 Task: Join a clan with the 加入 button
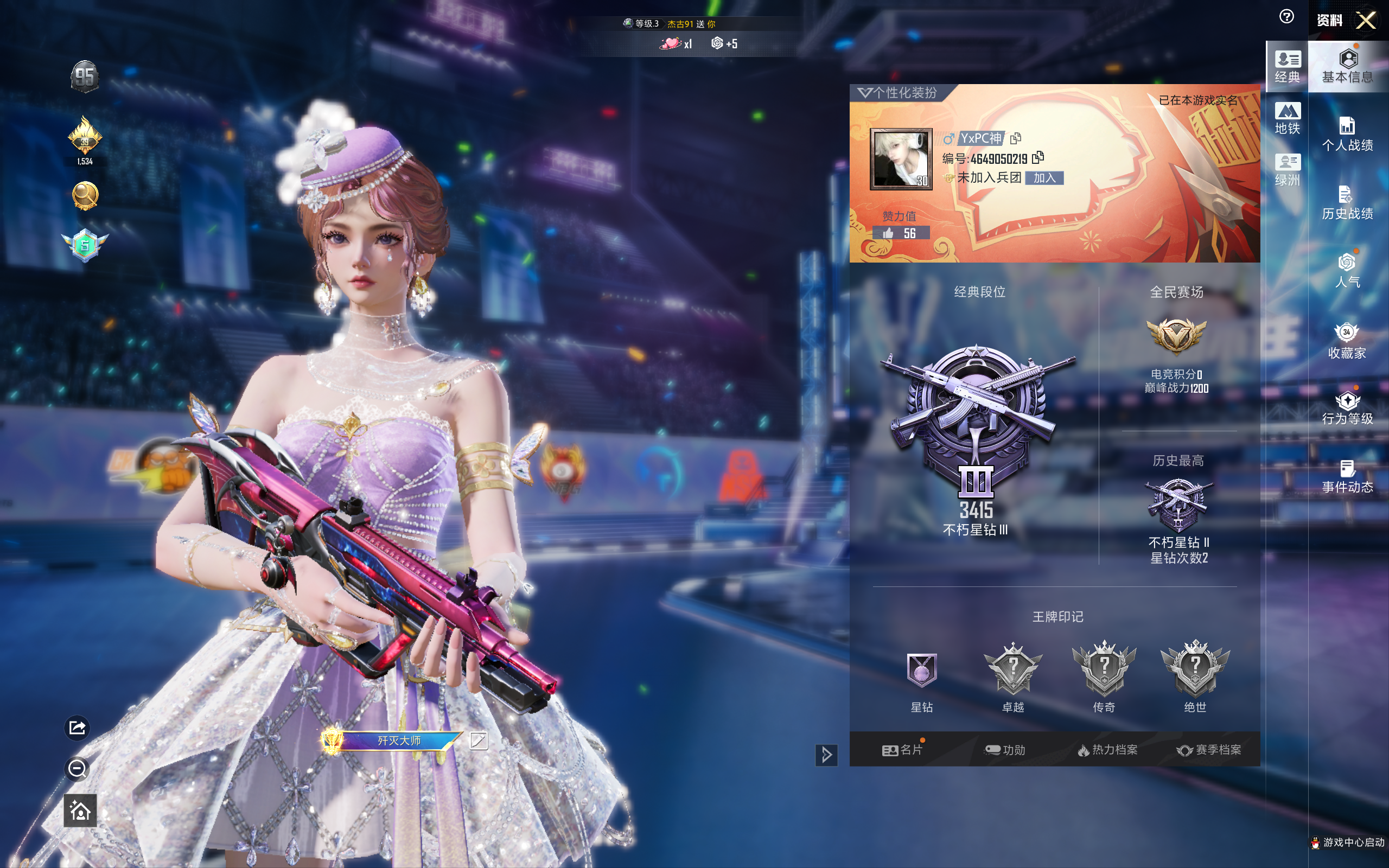pyautogui.click(x=1044, y=178)
